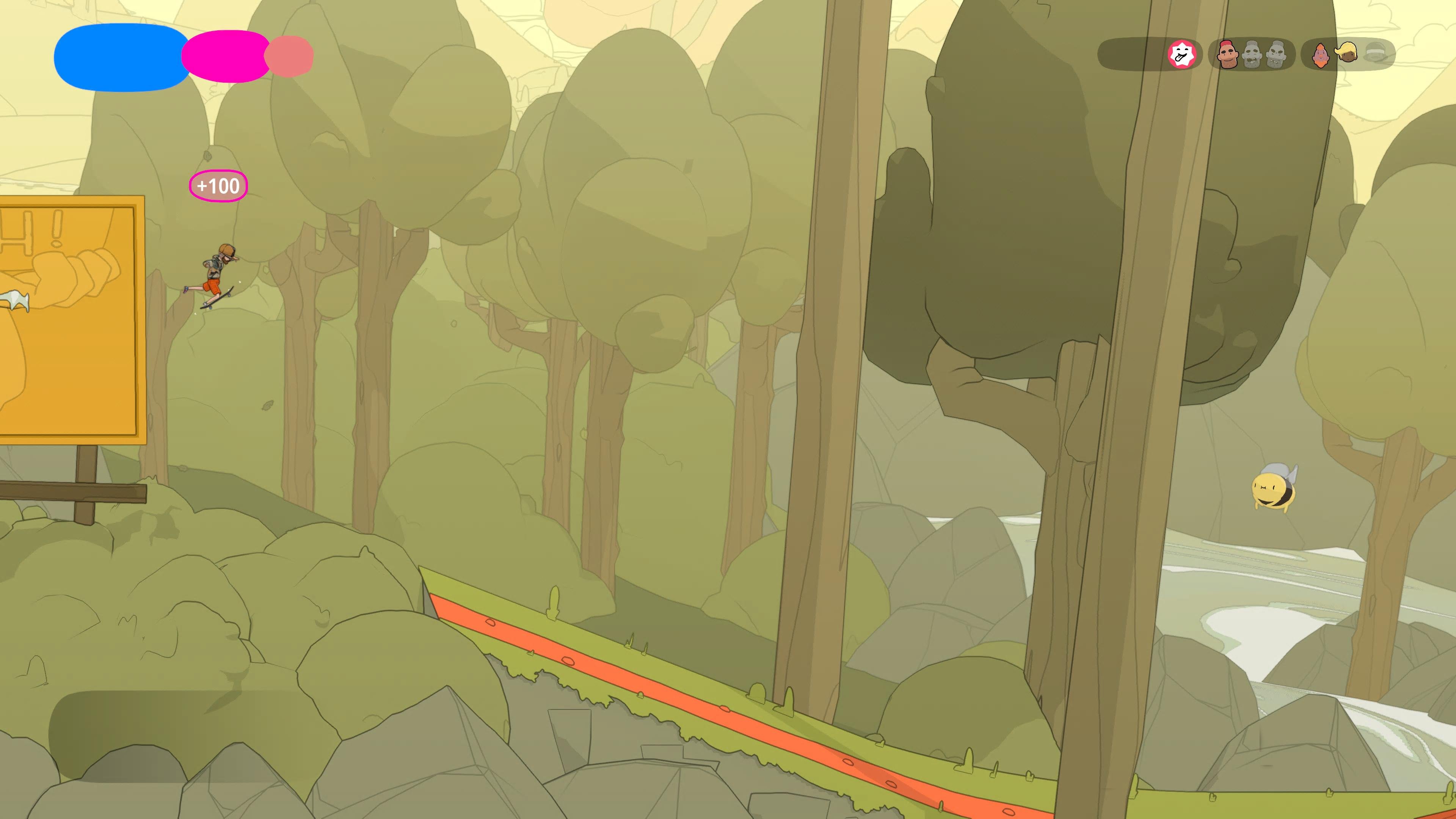1456x819 pixels.
Task: Click the star-shaped sticker in its red circle
Action: tap(1181, 54)
